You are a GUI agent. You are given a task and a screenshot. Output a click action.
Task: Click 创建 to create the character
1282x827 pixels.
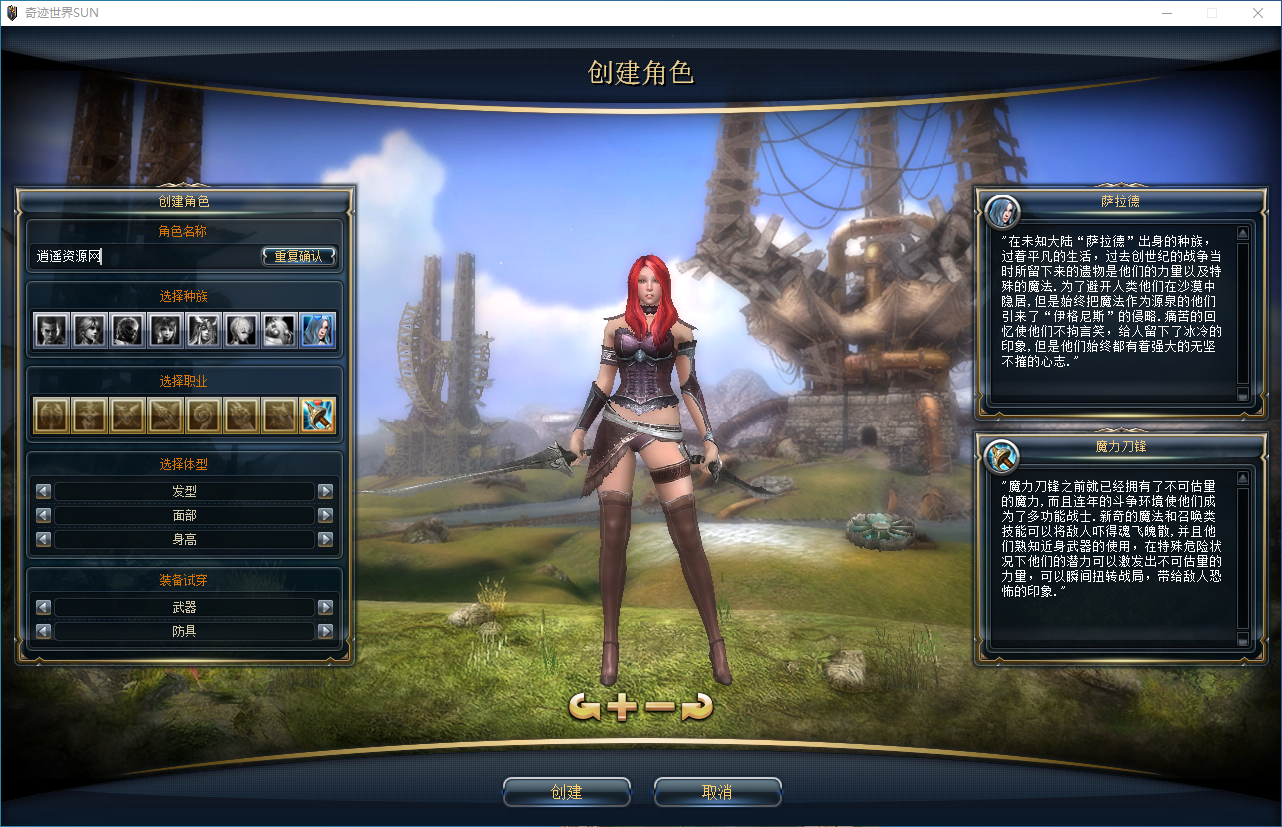[x=567, y=792]
